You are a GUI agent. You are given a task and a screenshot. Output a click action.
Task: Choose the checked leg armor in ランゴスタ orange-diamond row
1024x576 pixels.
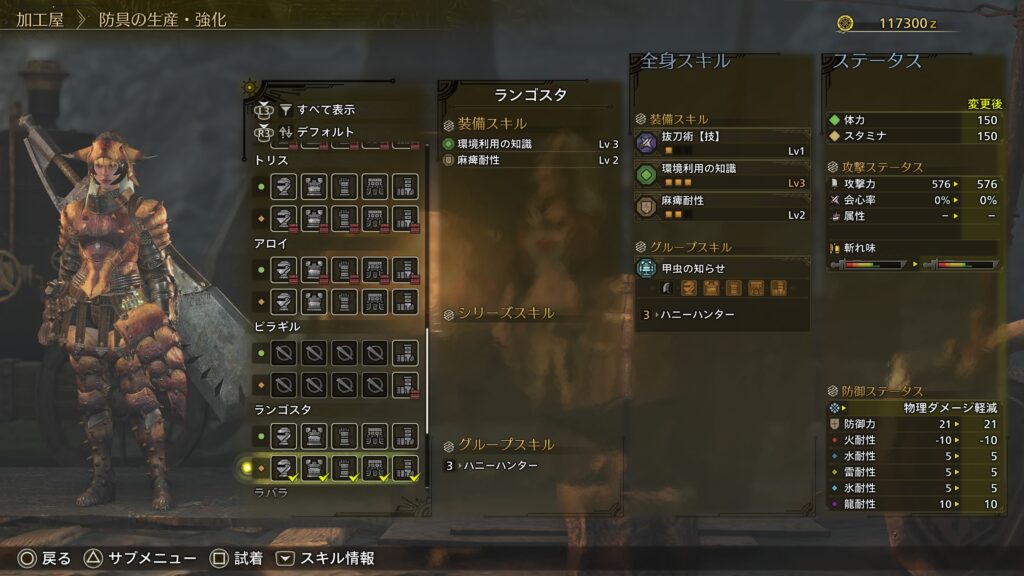point(405,466)
